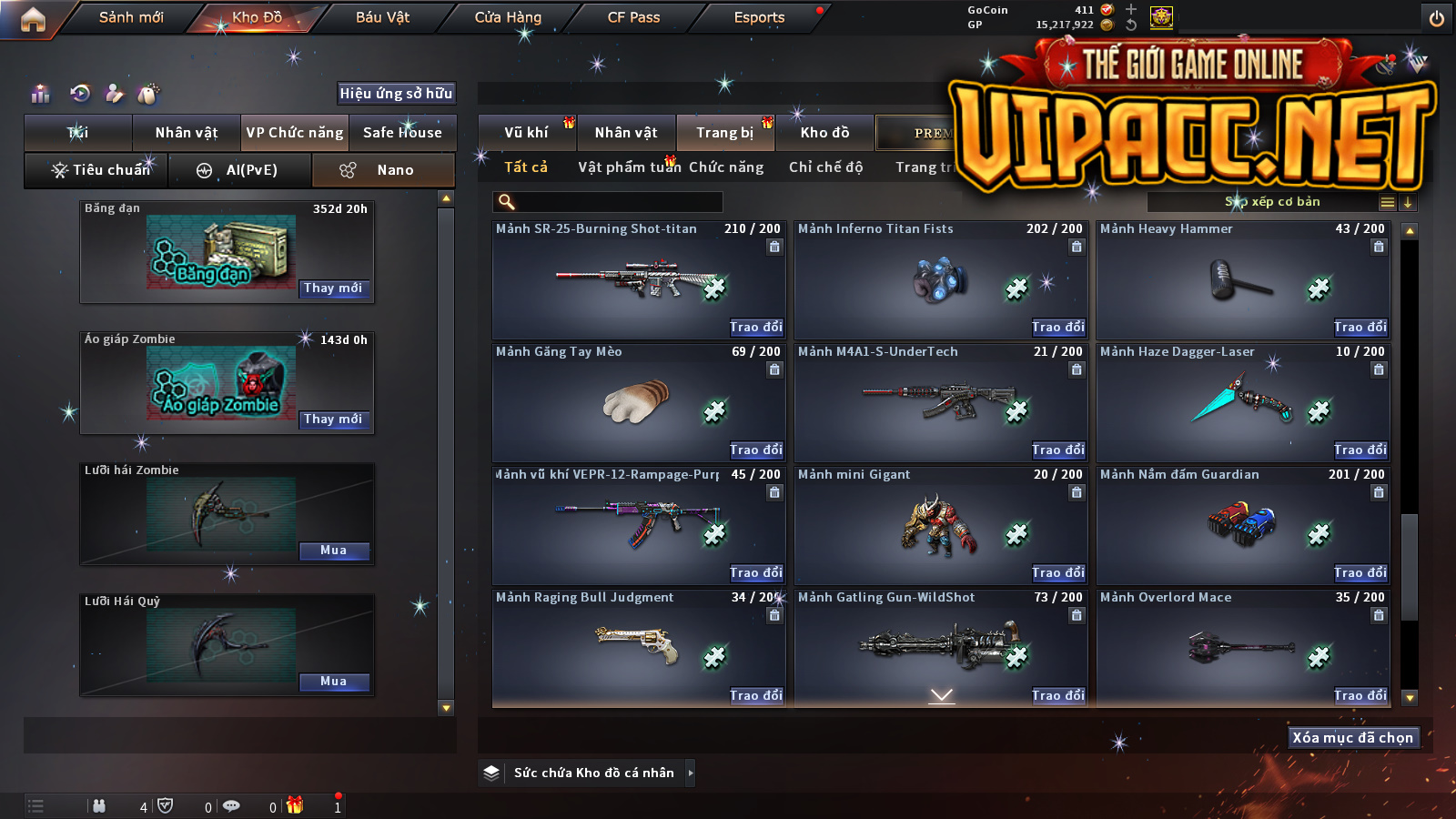Viewport: 1456px width, 819px height.
Task: Trade in Mảnh Nắm đấm Guardian fragments
Action: (x=1360, y=573)
